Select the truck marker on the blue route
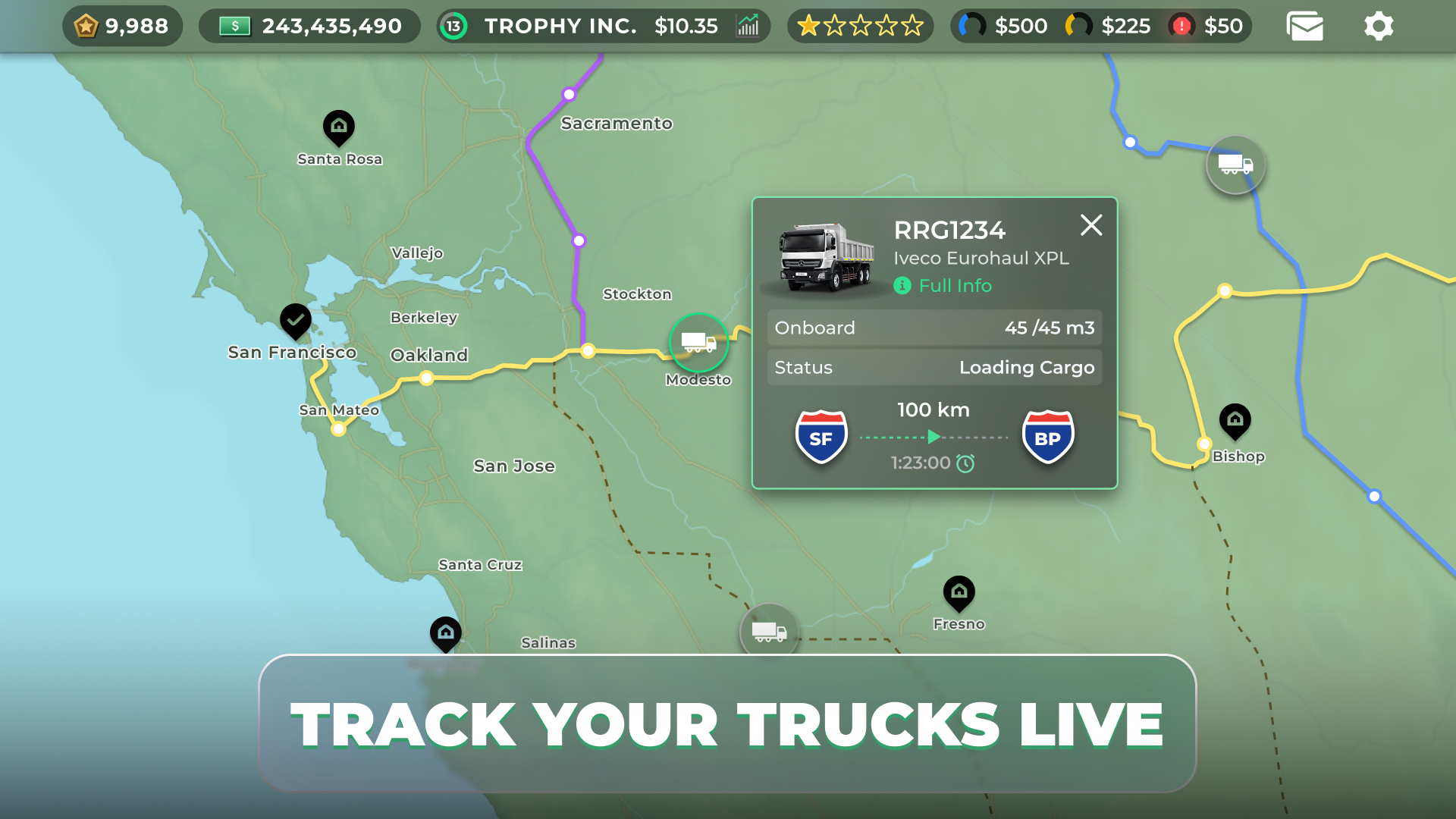 click(1235, 165)
